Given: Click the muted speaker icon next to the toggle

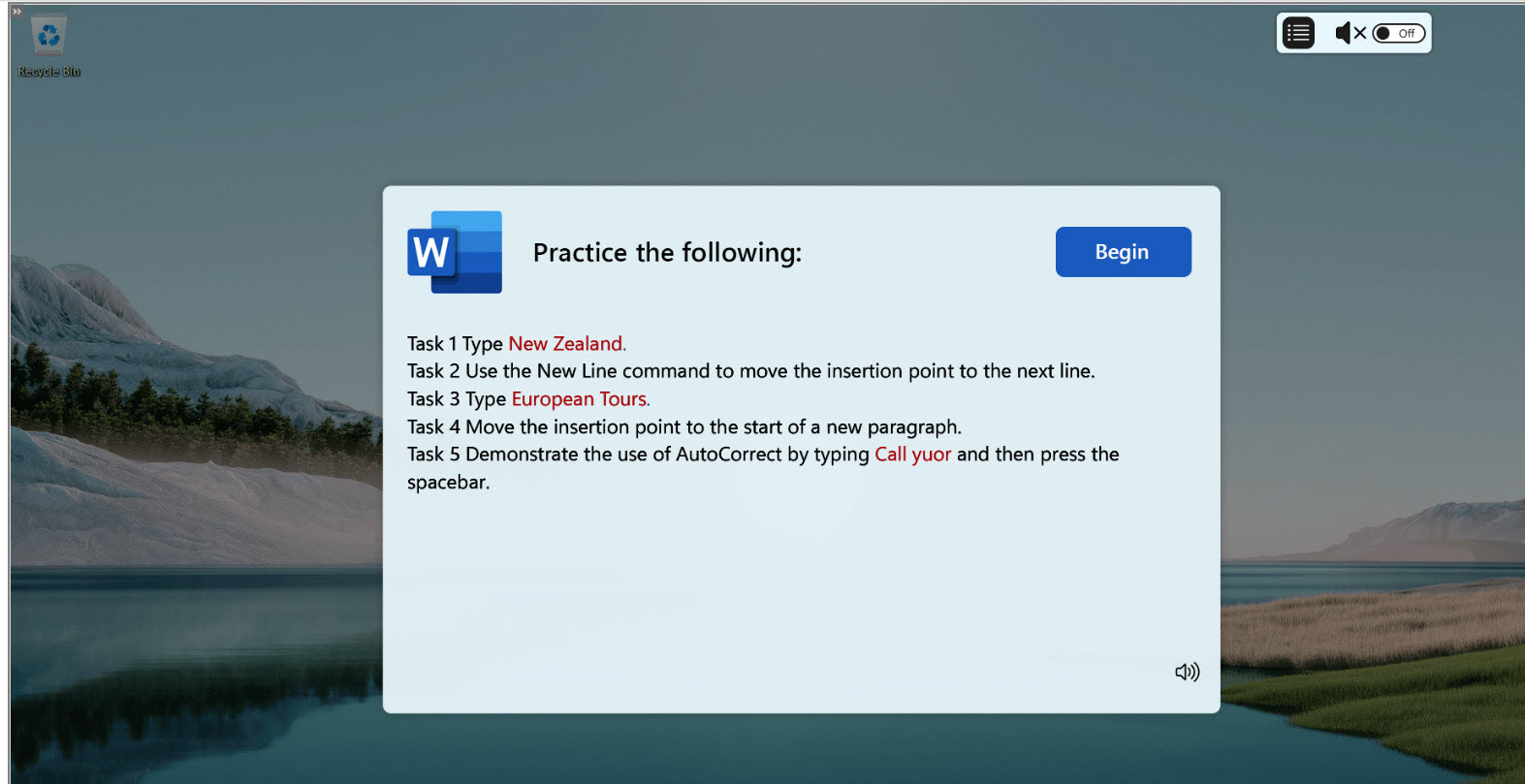Looking at the screenshot, I should click(x=1346, y=32).
